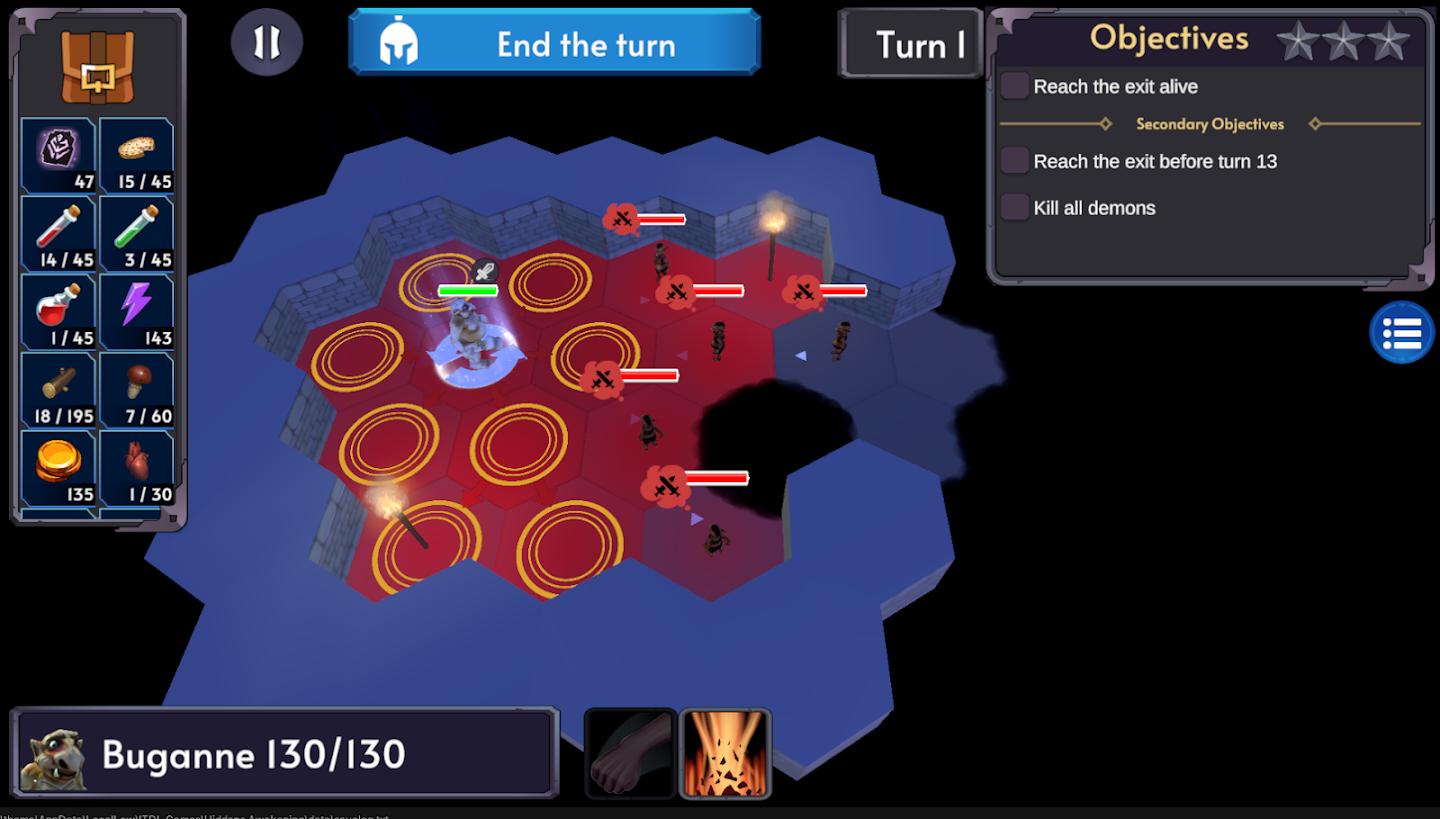1440x819 pixels.
Task: Toggle the blue list menu button
Action: click(1401, 333)
